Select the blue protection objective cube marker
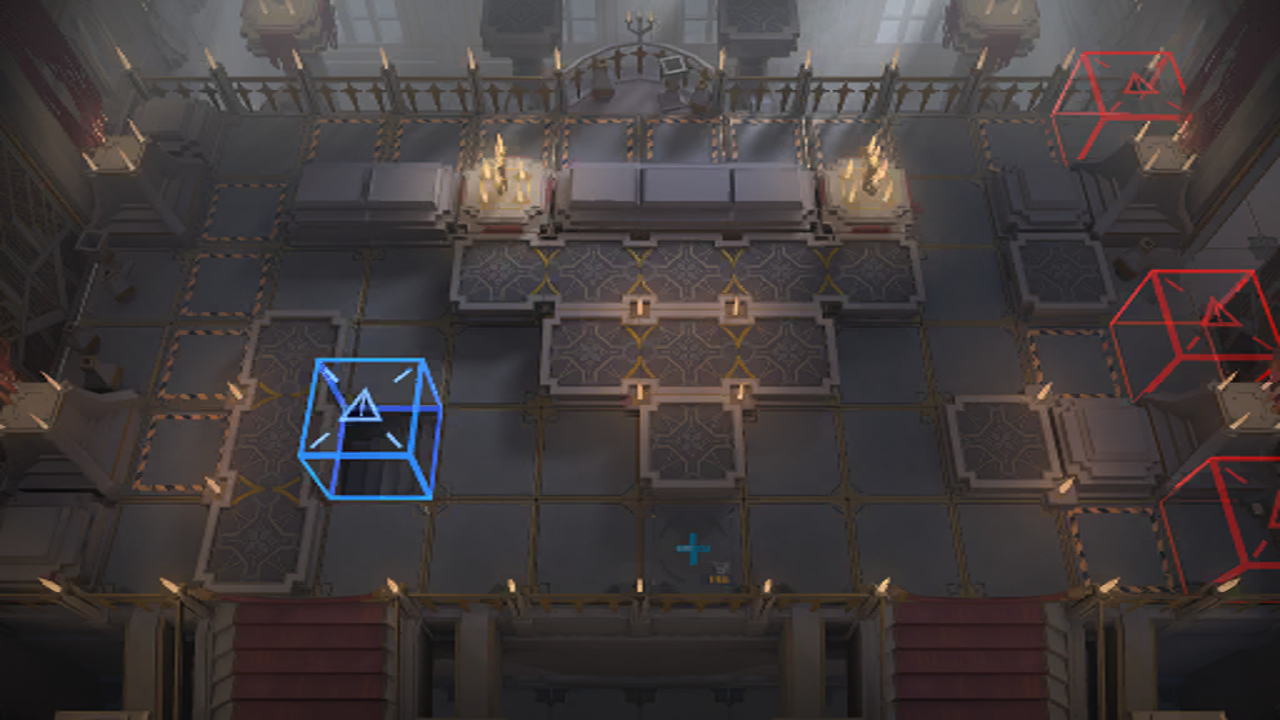 pos(370,428)
